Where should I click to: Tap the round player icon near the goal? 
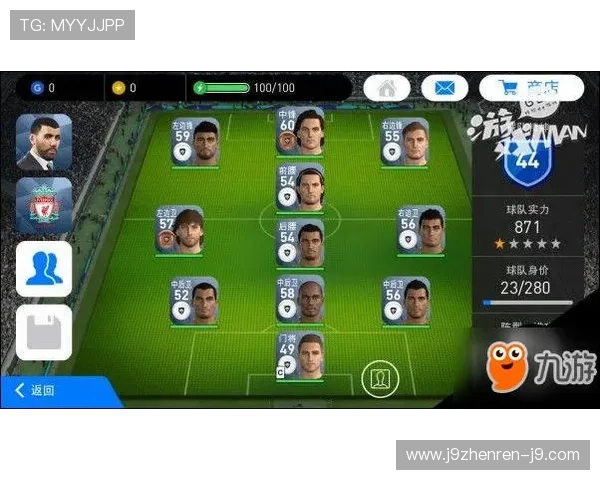tap(379, 379)
